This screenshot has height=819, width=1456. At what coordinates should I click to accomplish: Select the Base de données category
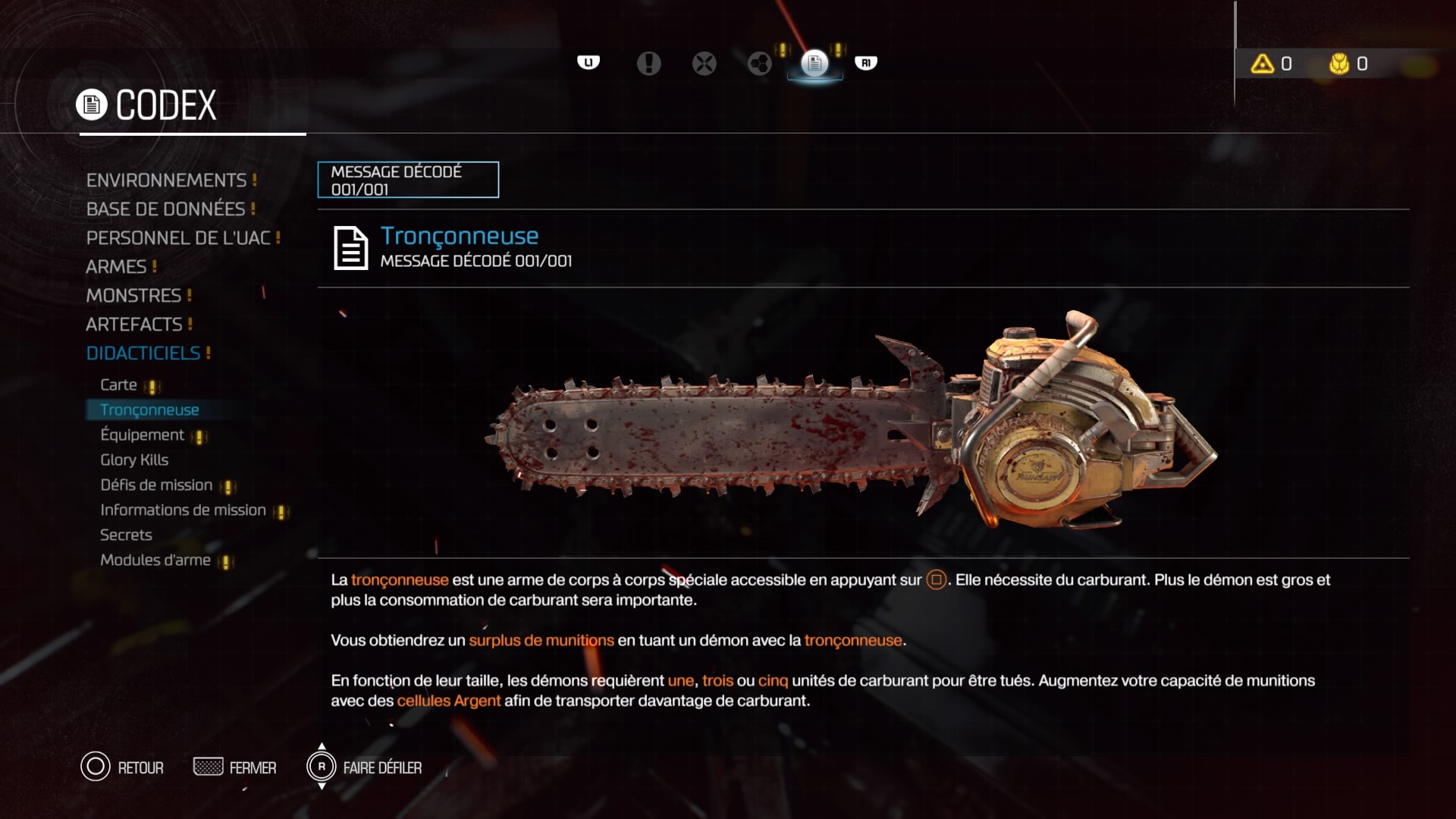(x=165, y=209)
